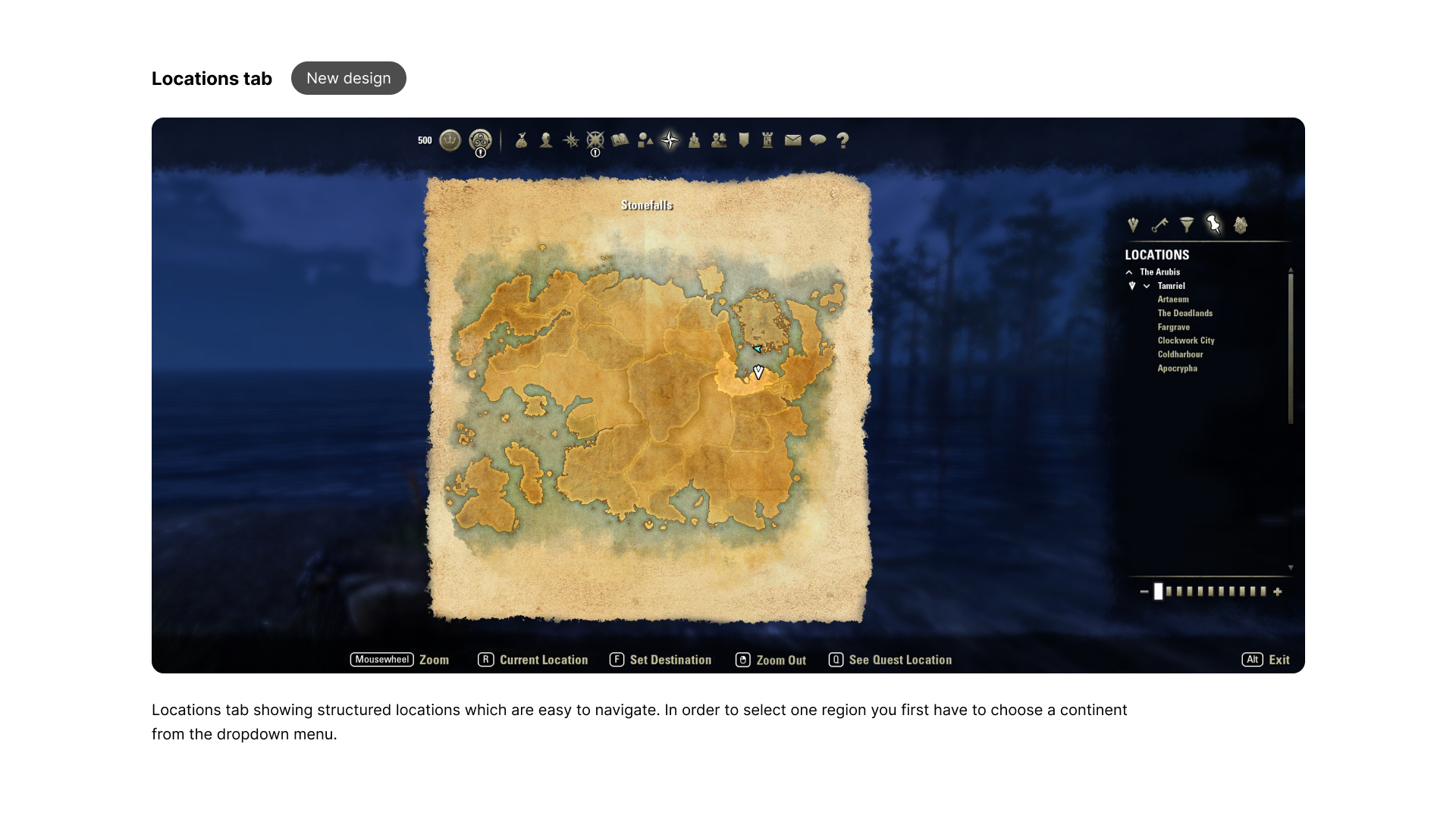
Task: Switch to the map filters funnel tab
Action: [x=1186, y=225]
